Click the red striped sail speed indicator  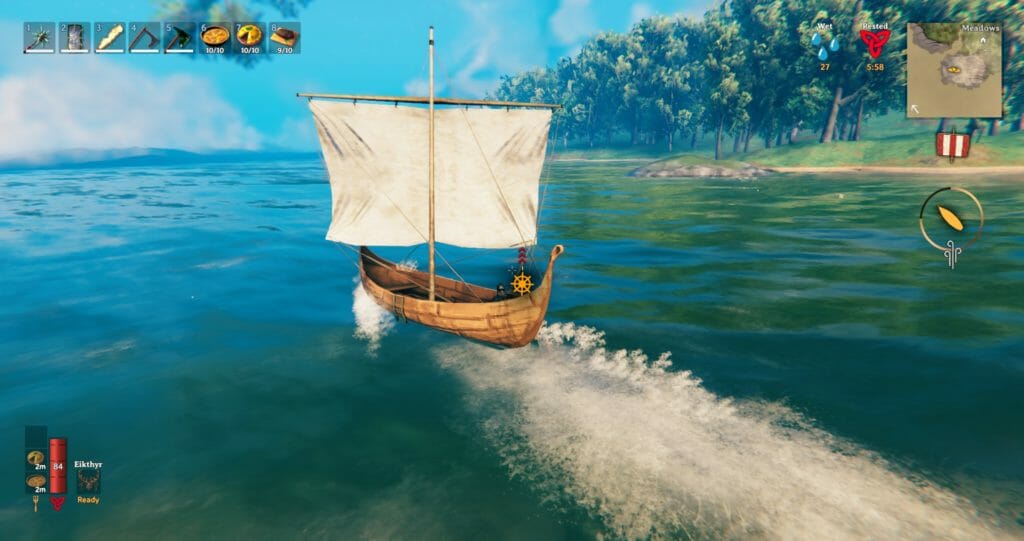coord(953,145)
